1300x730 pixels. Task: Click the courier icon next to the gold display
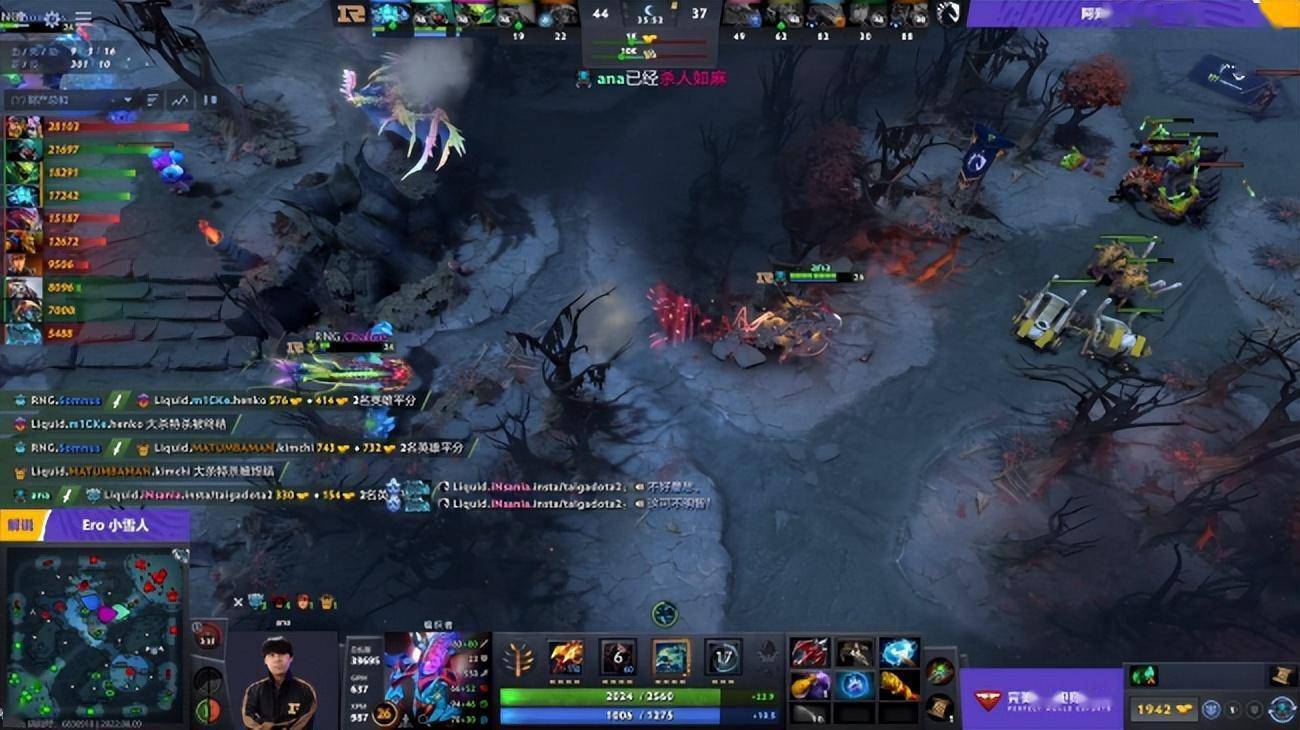(x=1210, y=709)
